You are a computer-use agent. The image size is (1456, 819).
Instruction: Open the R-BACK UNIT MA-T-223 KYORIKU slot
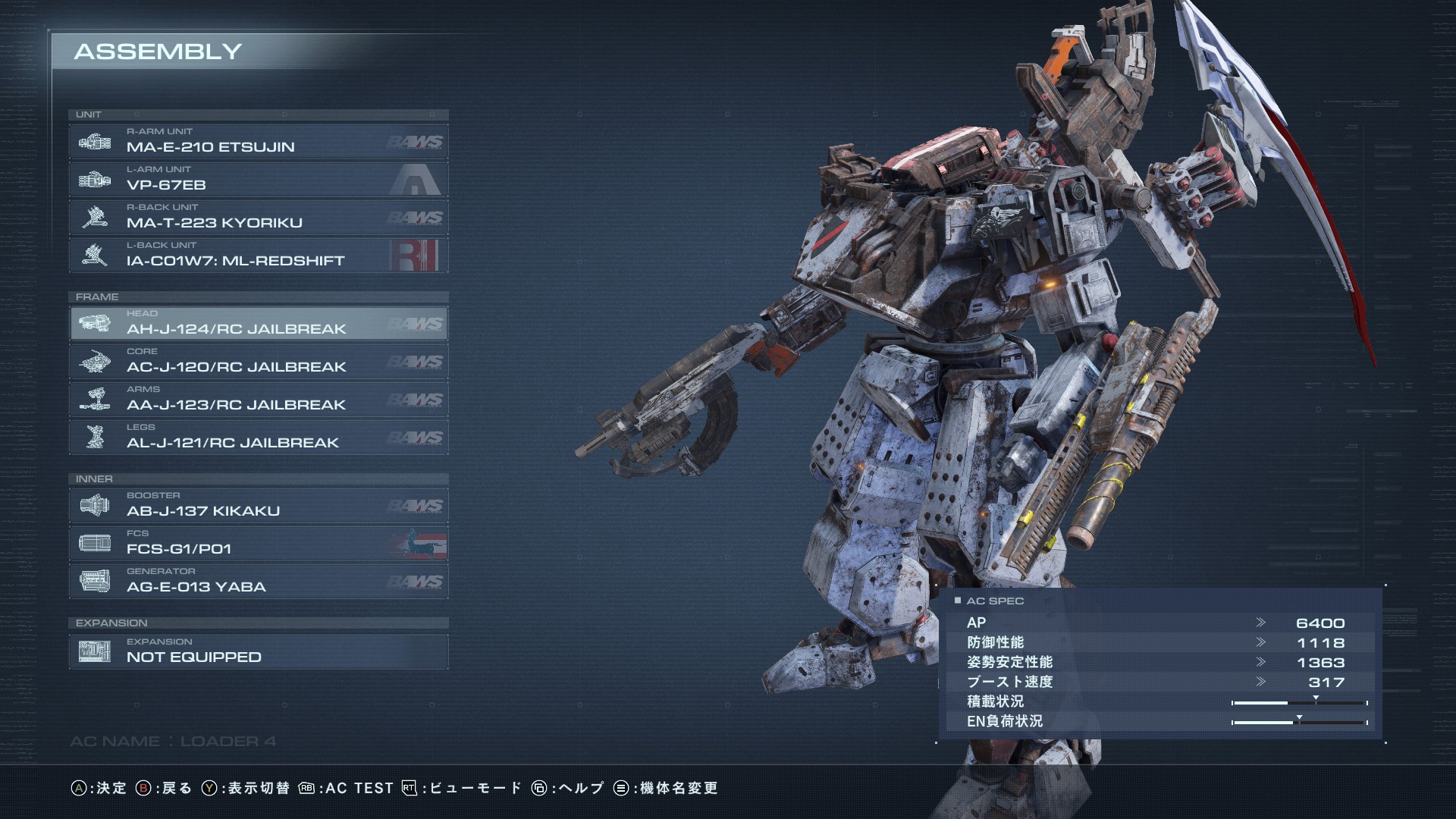pos(258,218)
